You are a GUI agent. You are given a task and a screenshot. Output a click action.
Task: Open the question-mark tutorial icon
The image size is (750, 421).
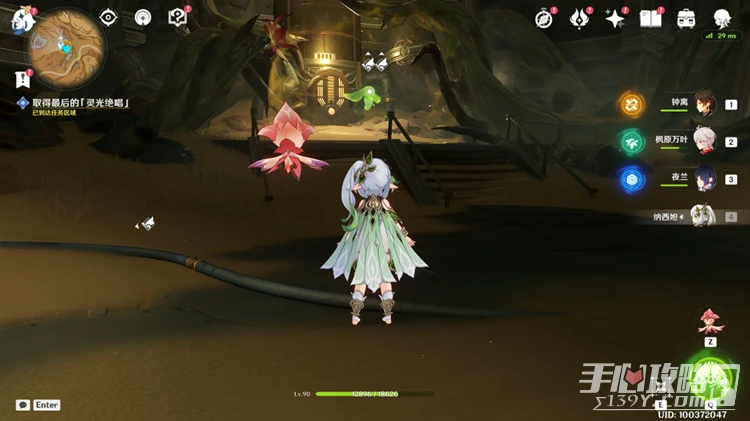pos(178,17)
